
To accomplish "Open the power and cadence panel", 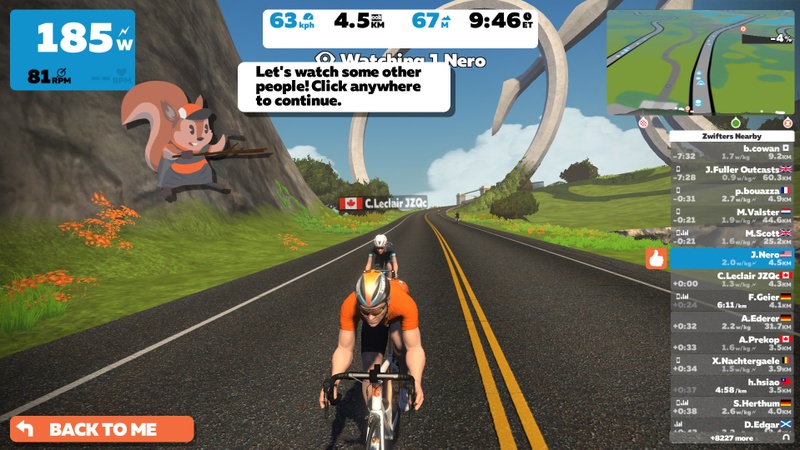I will pos(73,50).
